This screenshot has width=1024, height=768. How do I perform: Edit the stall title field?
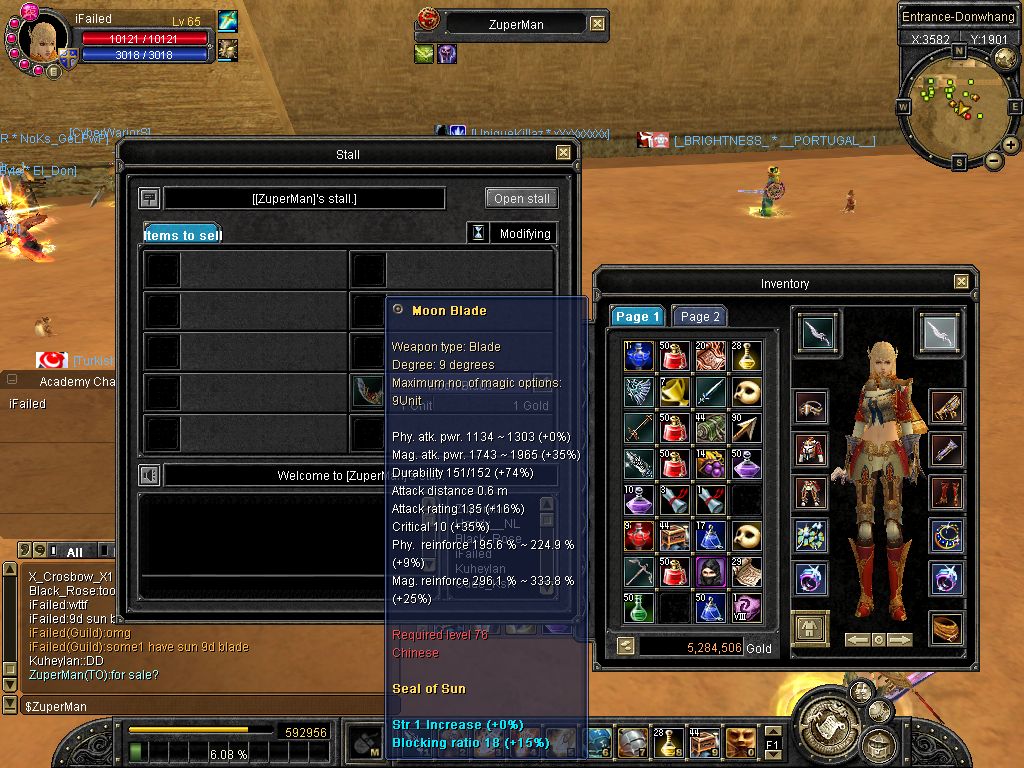click(x=304, y=198)
